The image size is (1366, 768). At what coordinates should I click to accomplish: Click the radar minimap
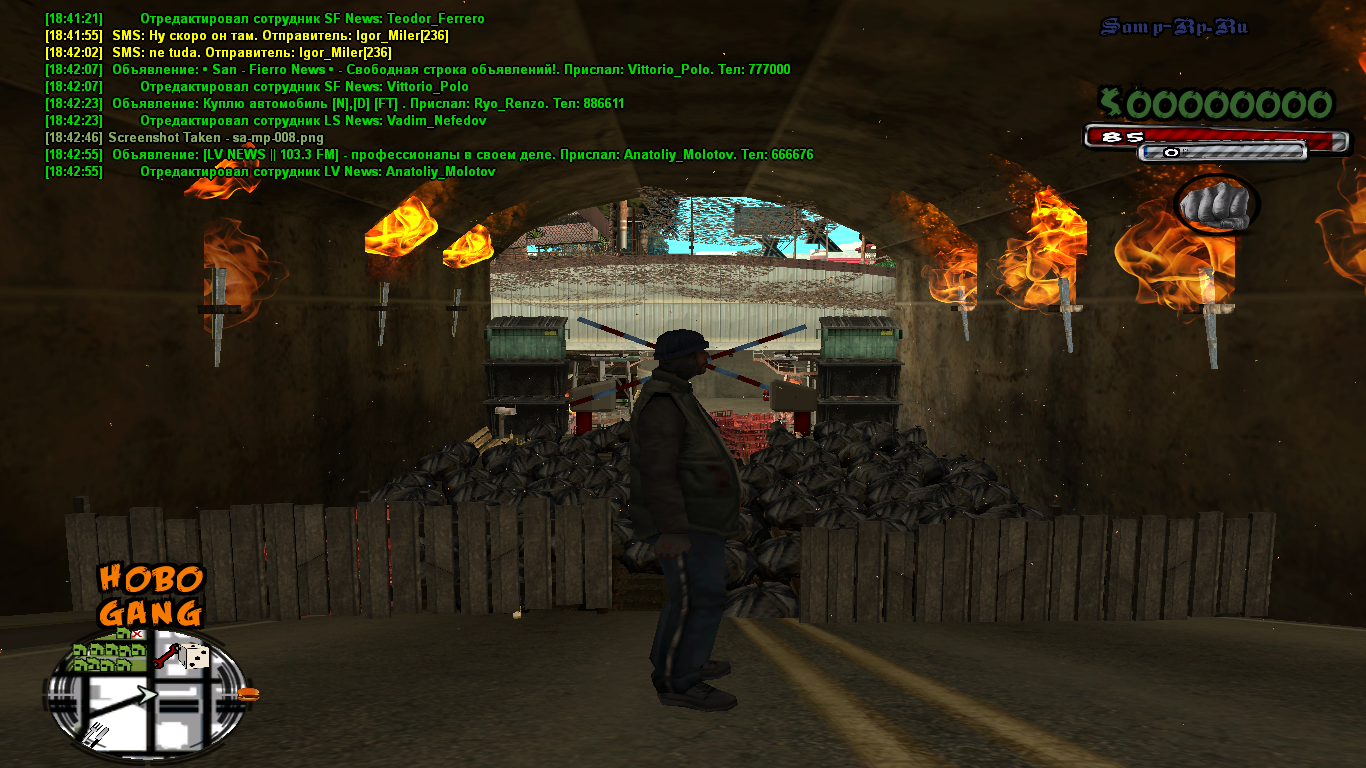147,693
